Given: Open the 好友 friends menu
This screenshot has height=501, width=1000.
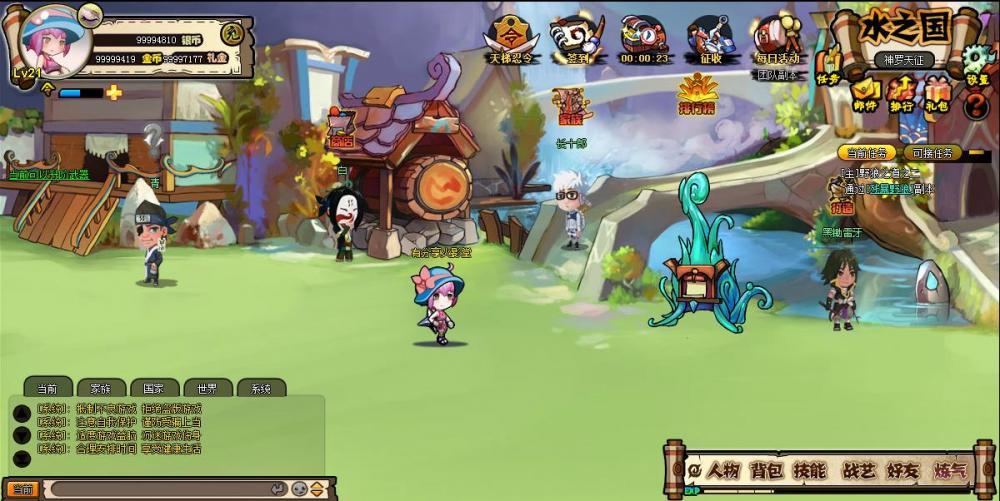Looking at the screenshot, I should click(903, 470).
